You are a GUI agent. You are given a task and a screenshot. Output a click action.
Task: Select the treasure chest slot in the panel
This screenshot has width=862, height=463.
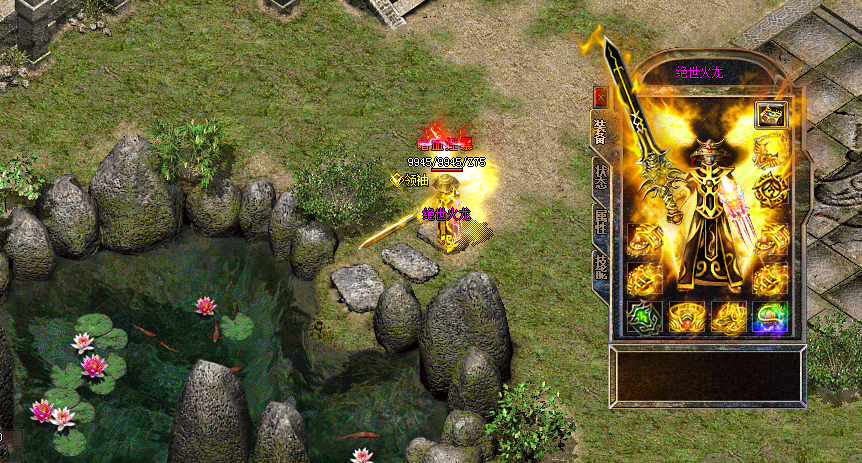pyautogui.click(x=771, y=115)
